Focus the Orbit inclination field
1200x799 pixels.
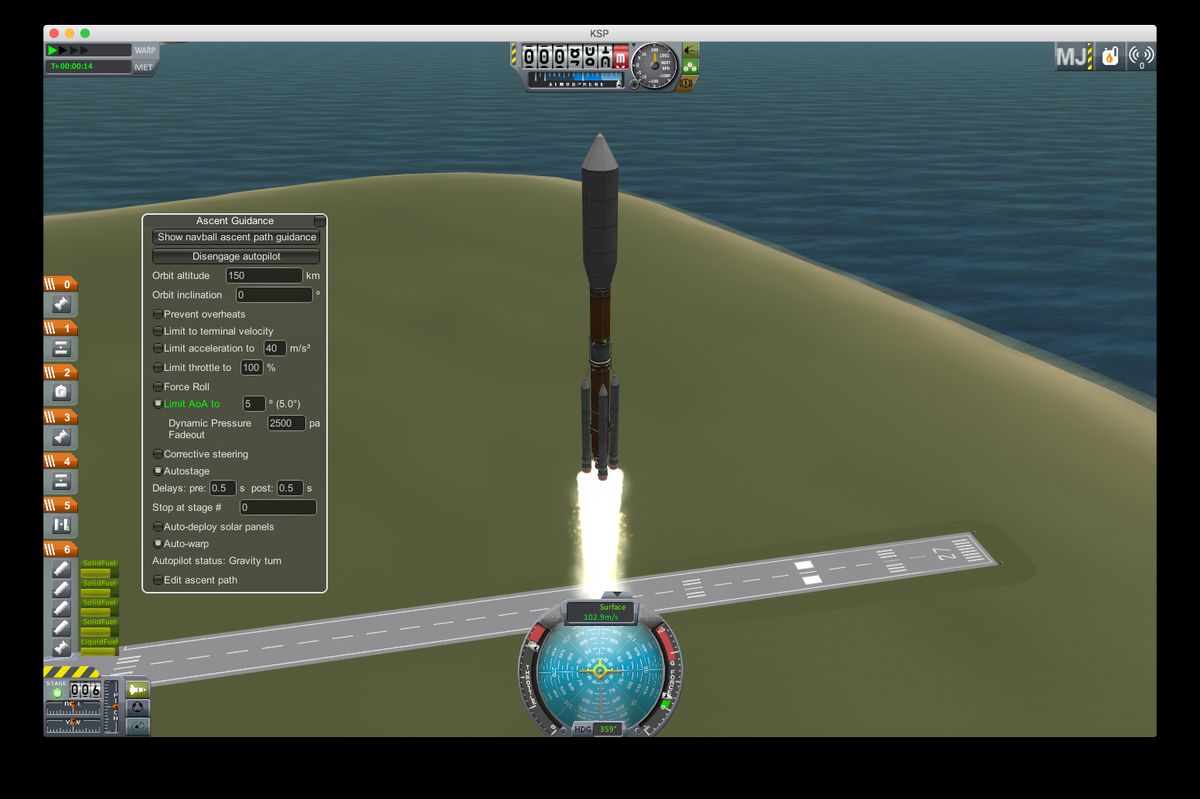(x=274, y=295)
